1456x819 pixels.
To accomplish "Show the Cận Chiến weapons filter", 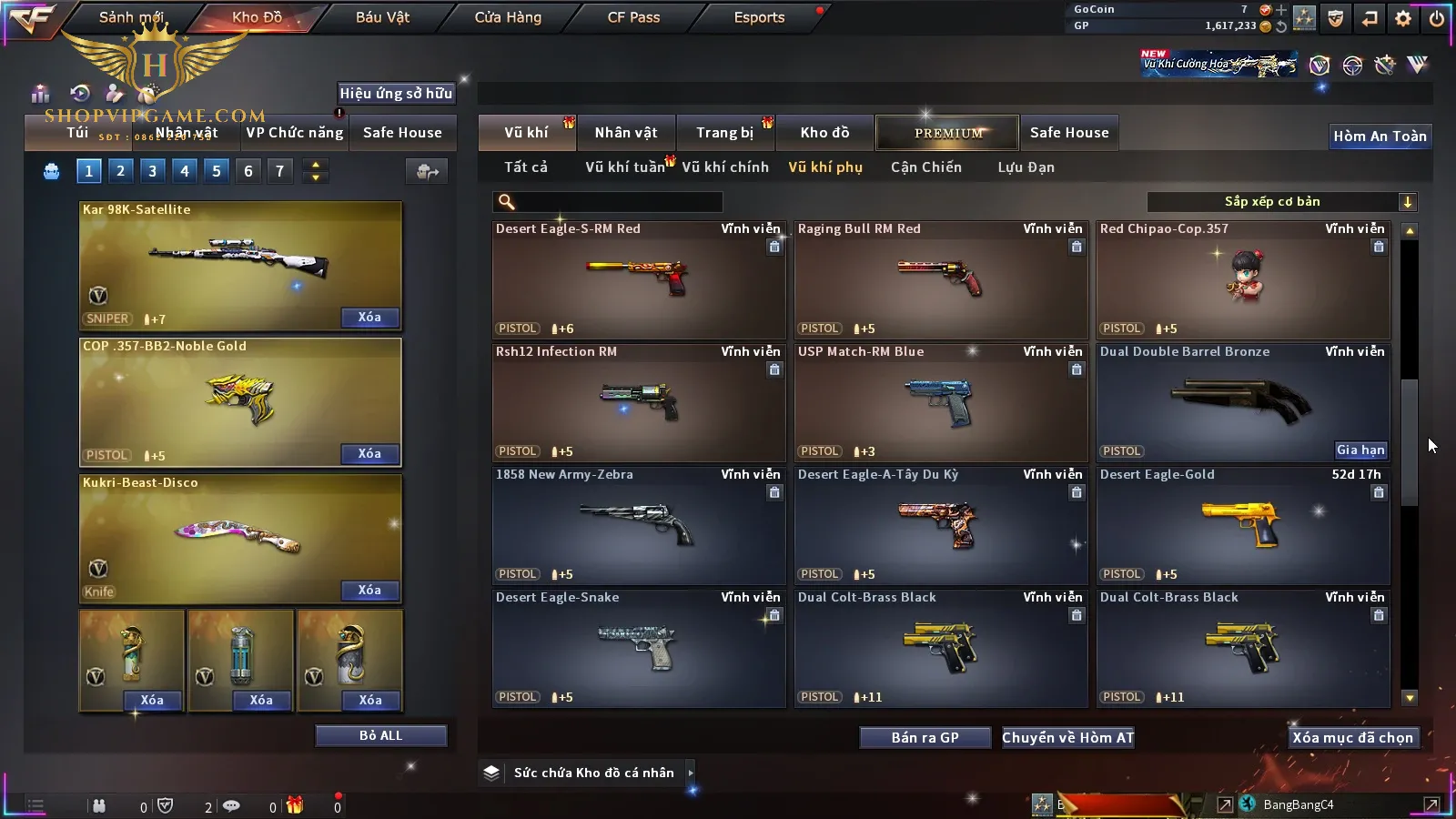I will (925, 167).
